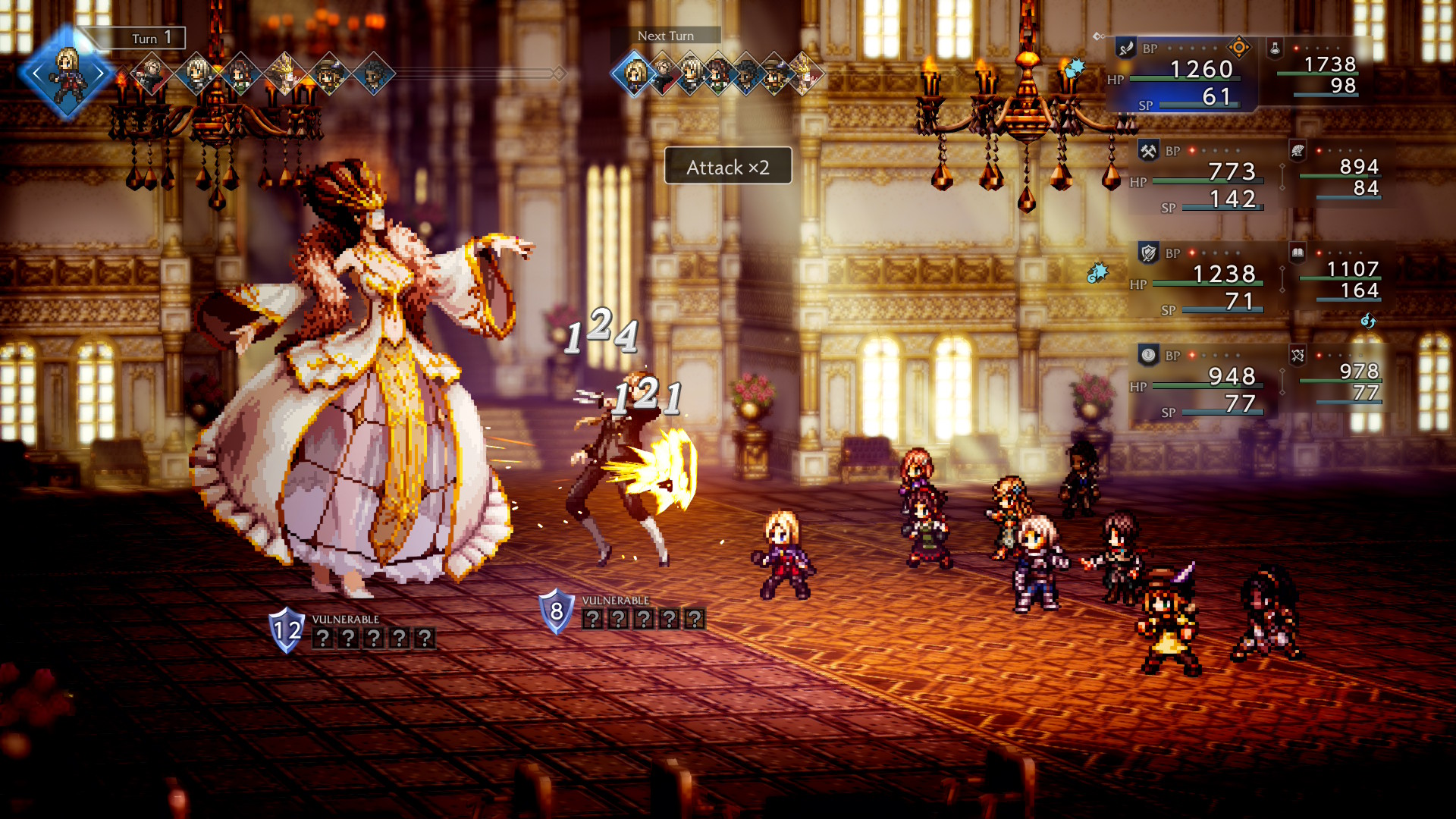Select the scholar's open book icon
This screenshot has height=819, width=1456.
pyautogui.click(x=1298, y=253)
